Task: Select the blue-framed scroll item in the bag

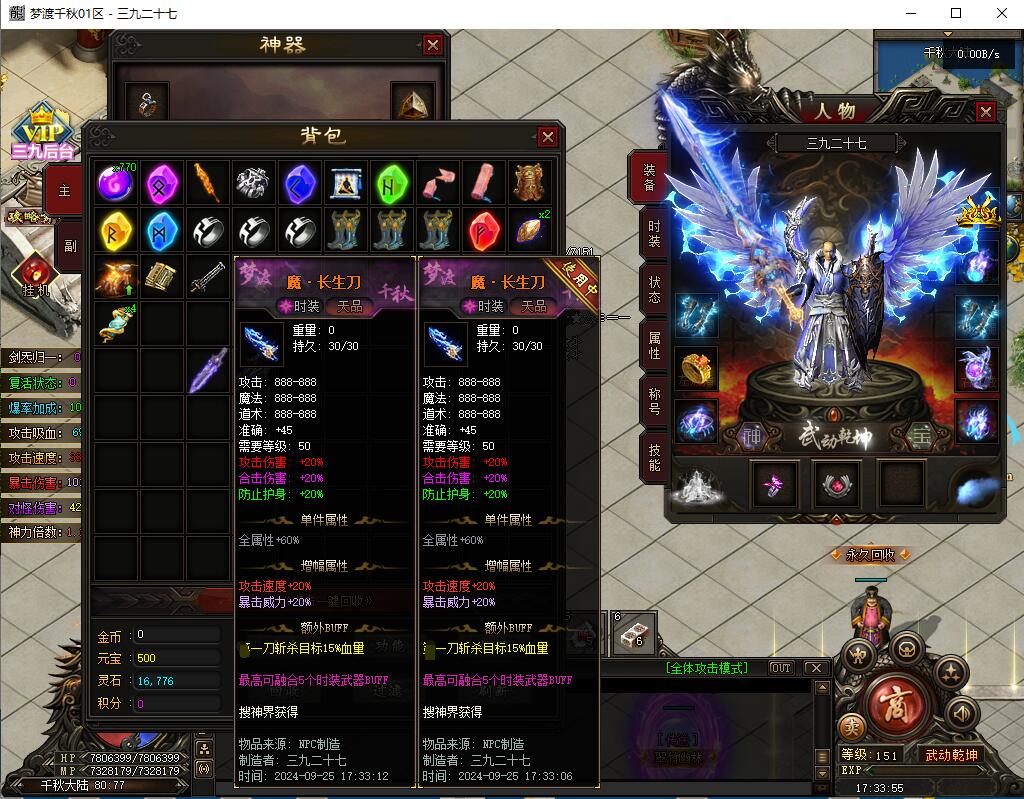Action: point(346,183)
